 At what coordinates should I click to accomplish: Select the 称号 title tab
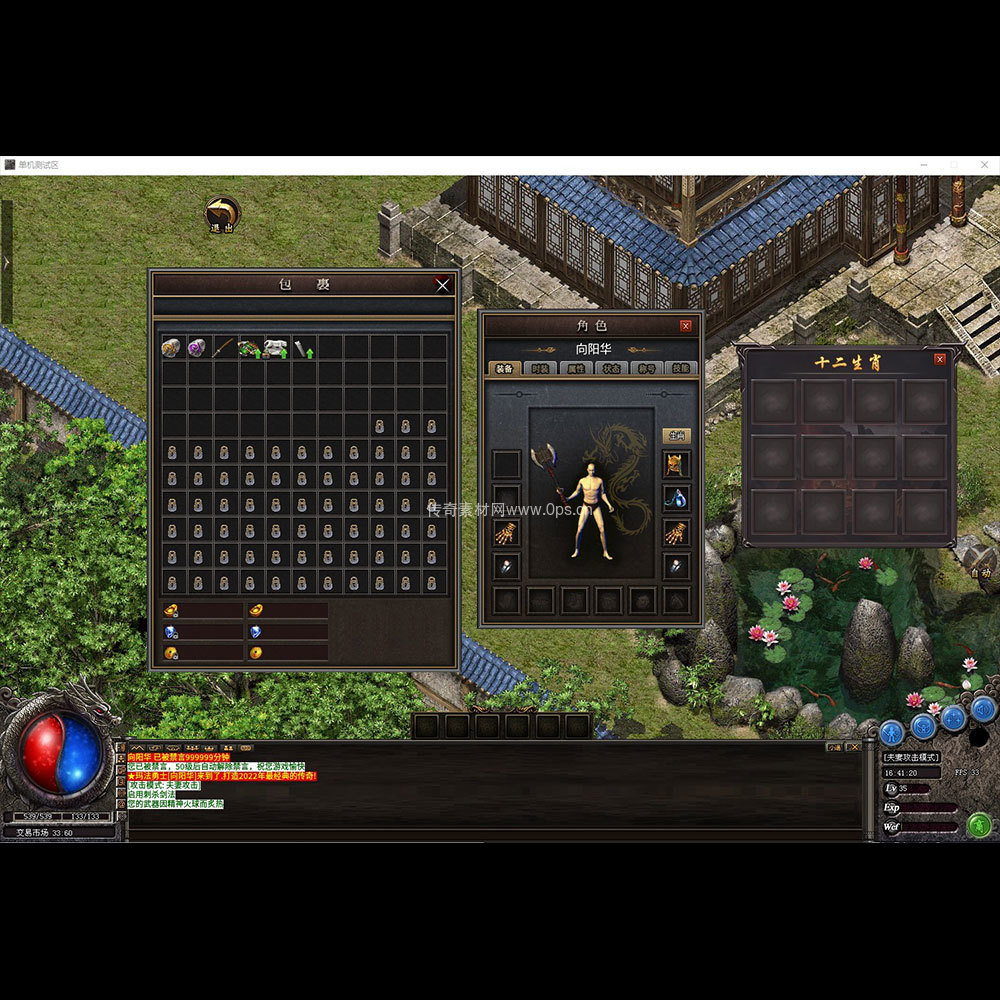click(x=646, y=368)
